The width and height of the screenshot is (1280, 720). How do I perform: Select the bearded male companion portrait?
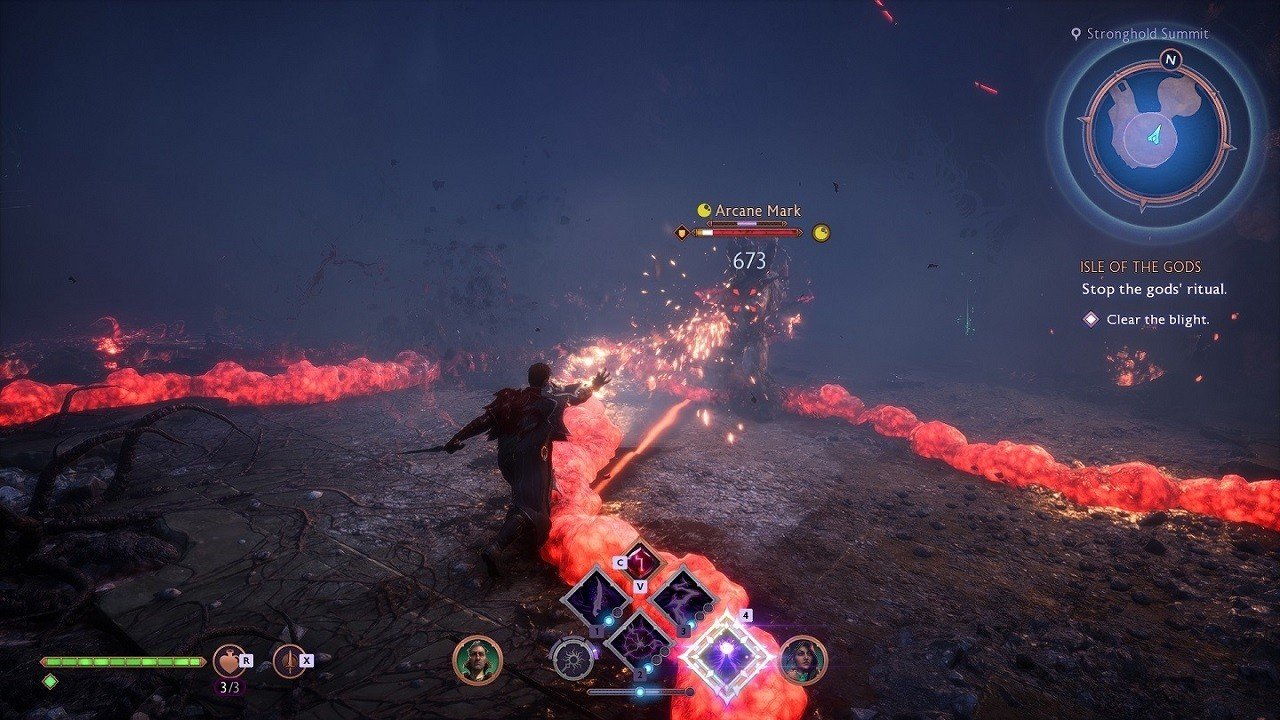477,660
